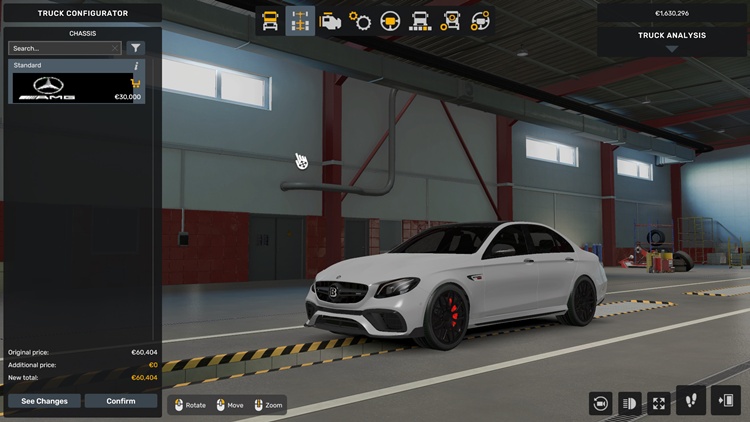Open the truck front paint category
Viewport: 750px width, 422px height.
(x=420, y=21)
